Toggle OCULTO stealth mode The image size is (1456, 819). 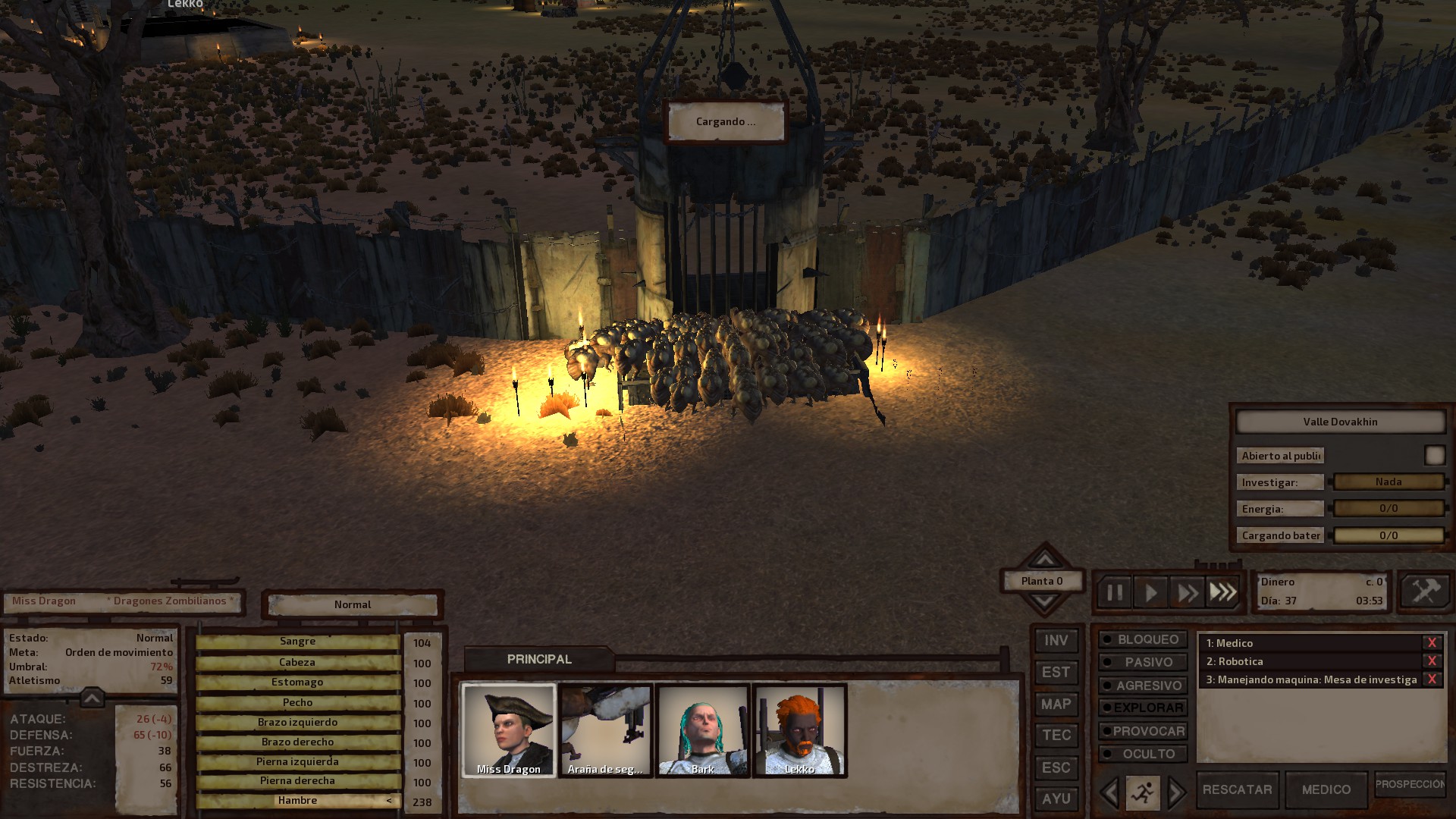pyautogui.click(x=1142, y=754)
